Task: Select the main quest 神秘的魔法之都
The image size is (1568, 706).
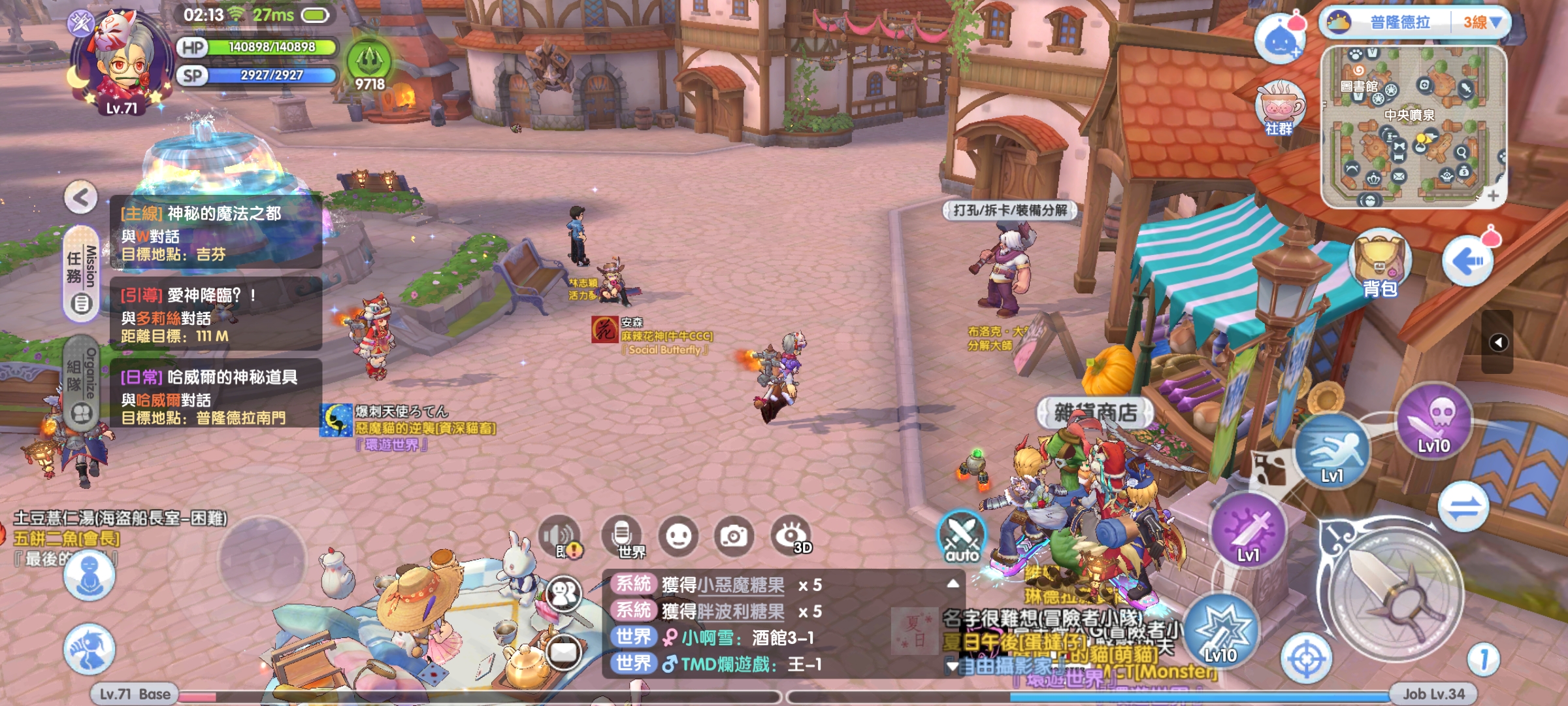Action: 216,233
